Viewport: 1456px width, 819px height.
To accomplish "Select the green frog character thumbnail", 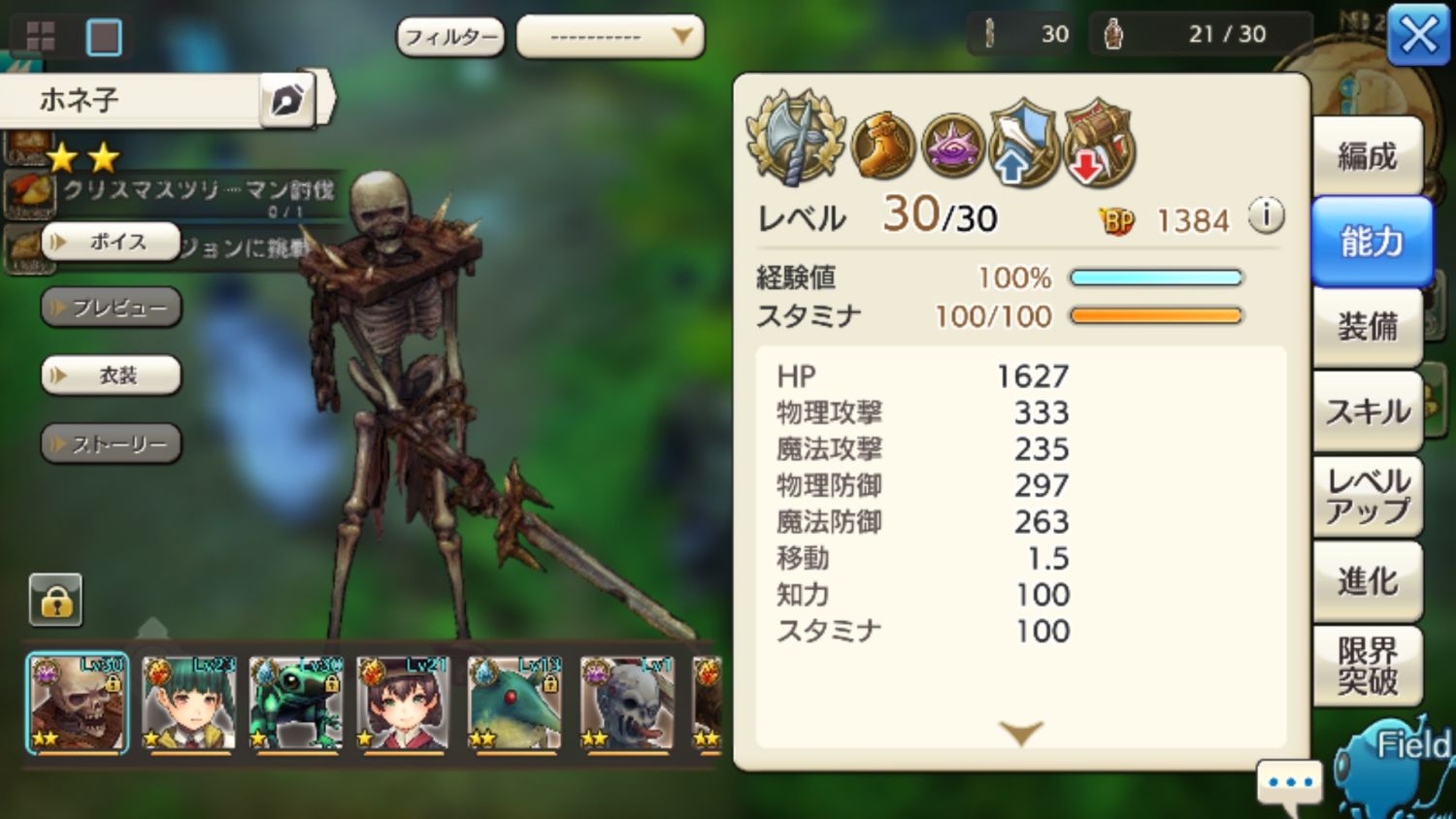I will tap(296, 702).
